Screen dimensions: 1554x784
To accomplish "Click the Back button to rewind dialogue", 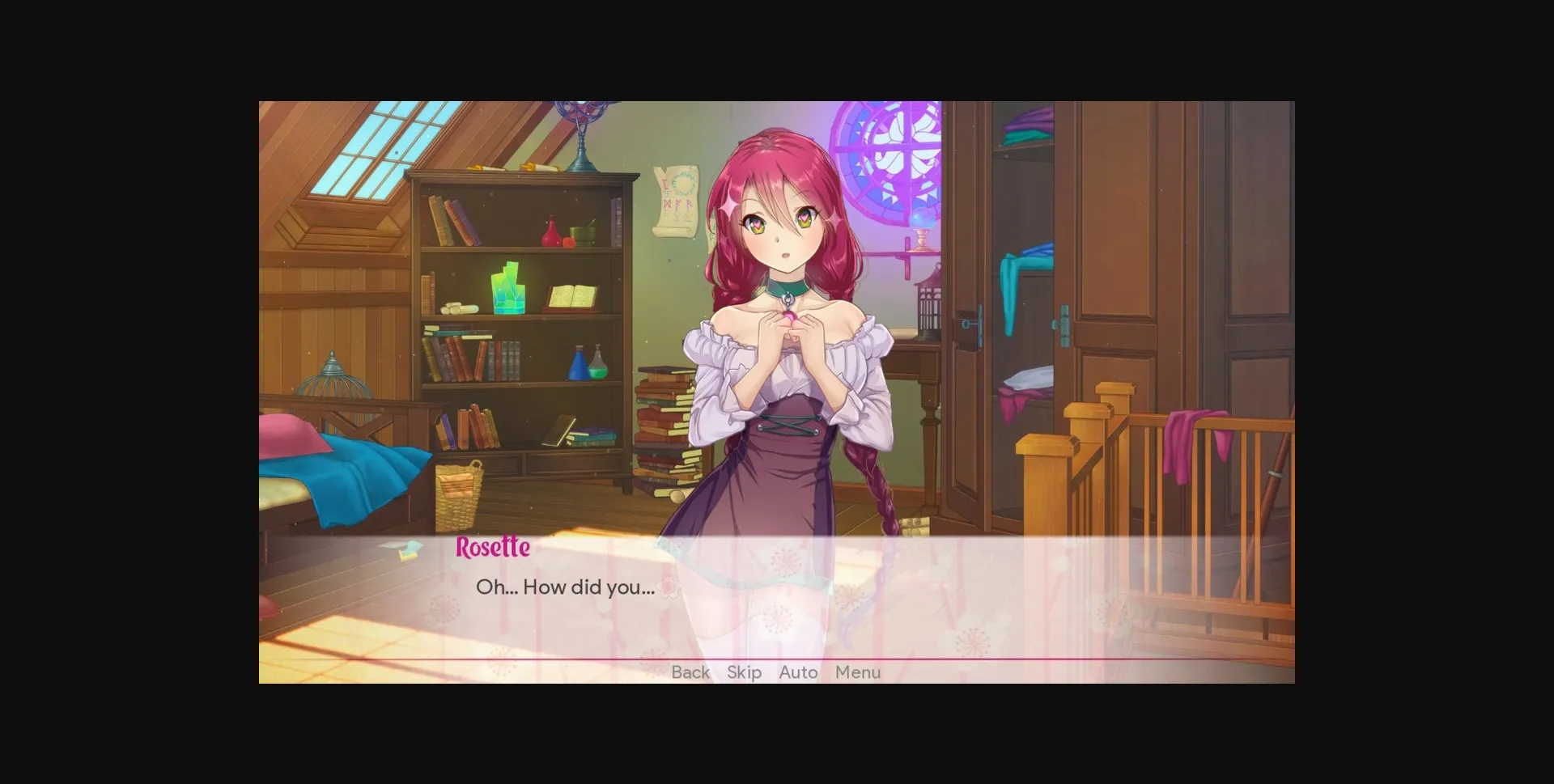I will click(690, 672).
